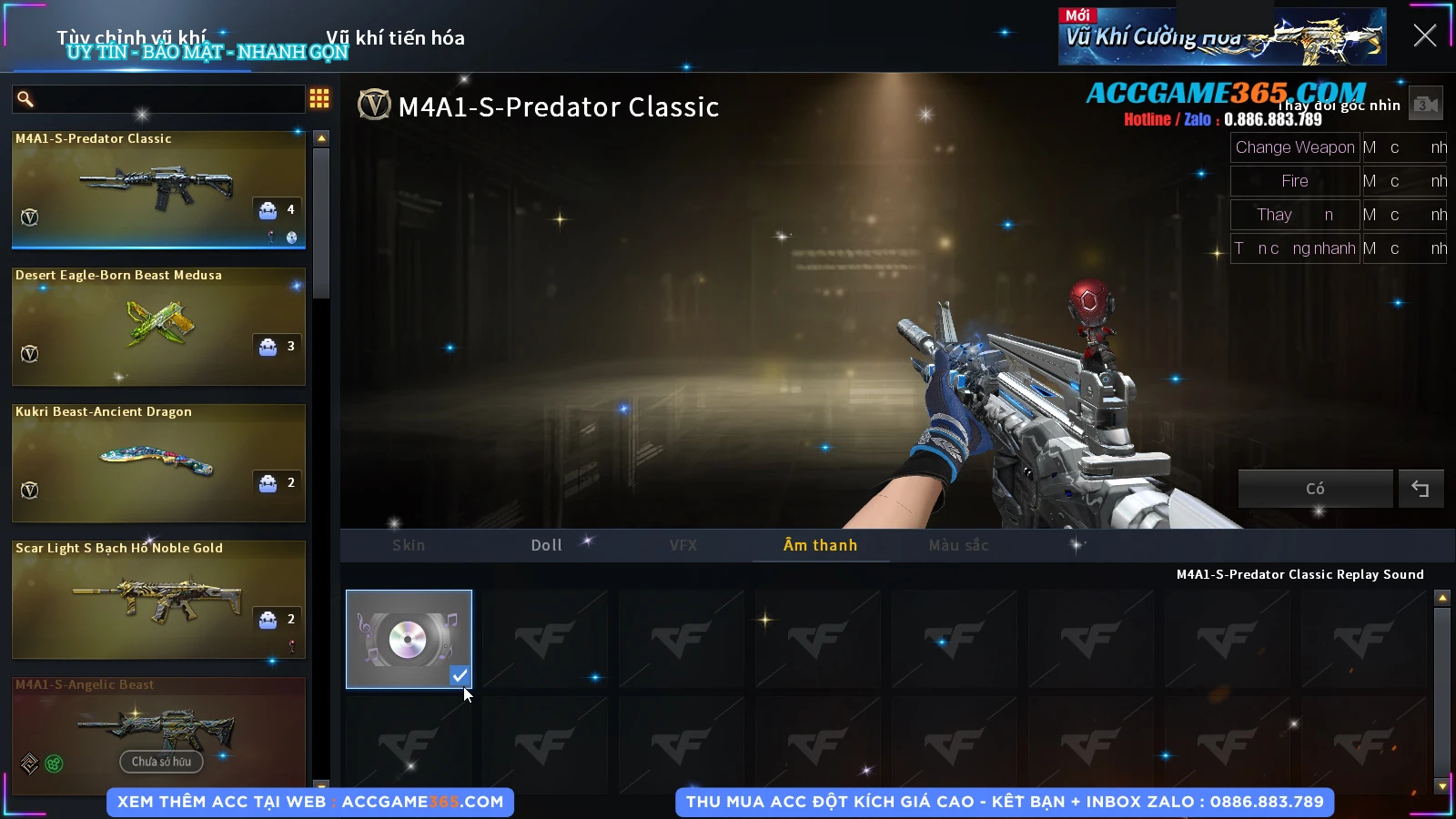1456x819 pixels.
Task: Pick Scar Light S Bạch Hổ Noble Gold
Action: [x=158, y=599]
